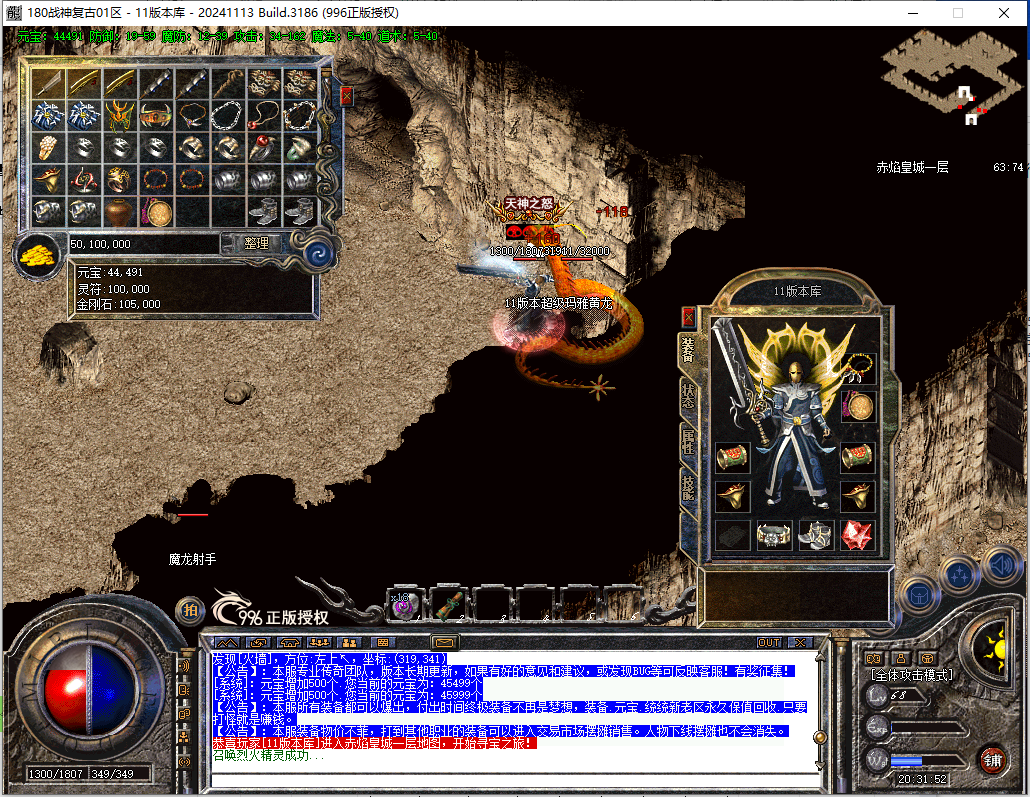Image resolution: width=1030 pixels, height=797 pixels.
Task: Show the 技能 skills tab
Action: coord(688,486)
